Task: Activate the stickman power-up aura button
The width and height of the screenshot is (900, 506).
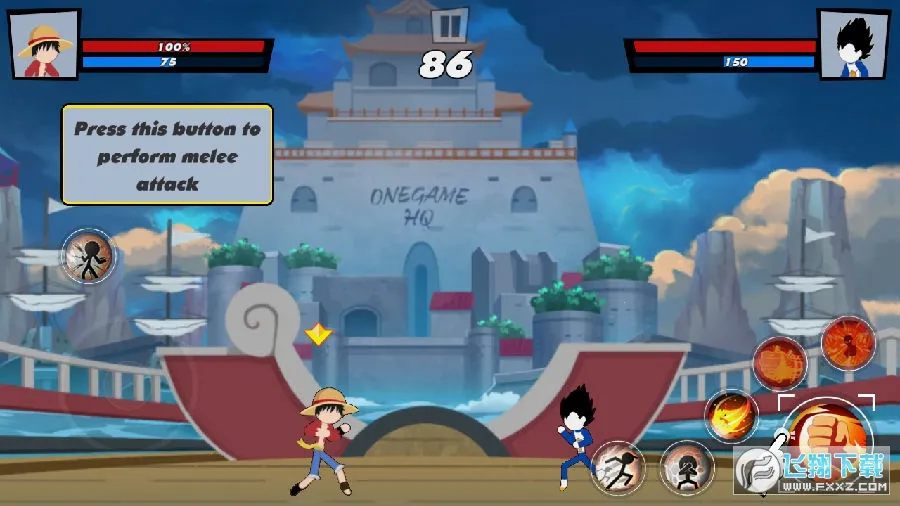Action: [89, 256]
